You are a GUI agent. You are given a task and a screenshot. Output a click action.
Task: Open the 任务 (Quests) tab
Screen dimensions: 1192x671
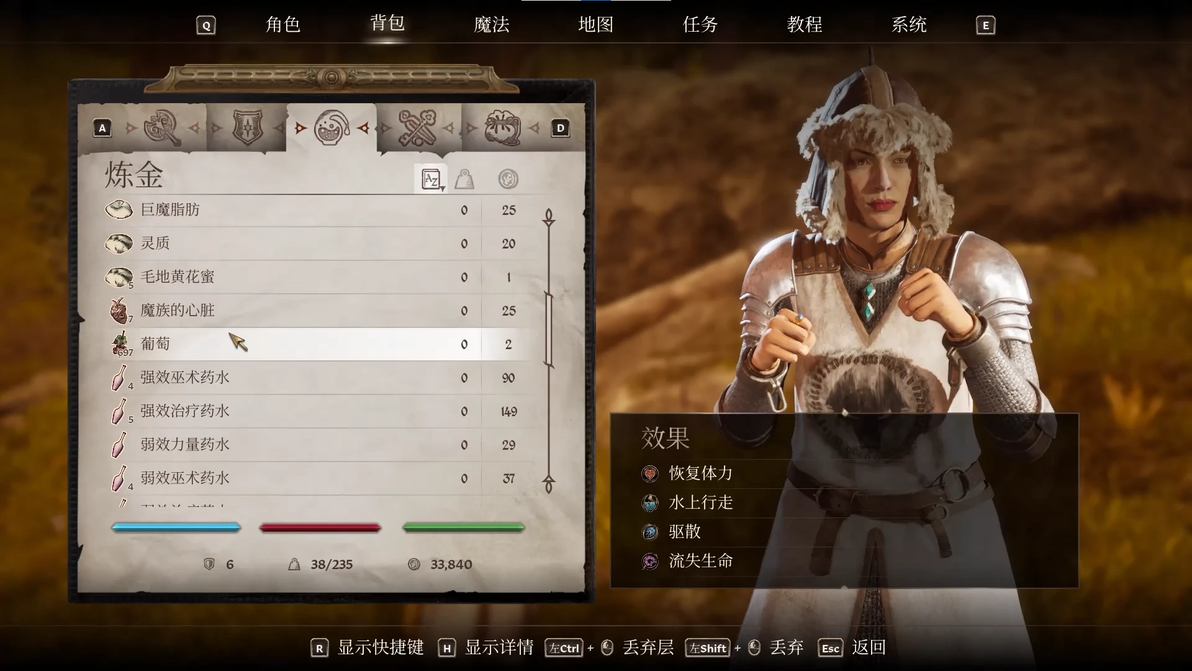[700, 24]
